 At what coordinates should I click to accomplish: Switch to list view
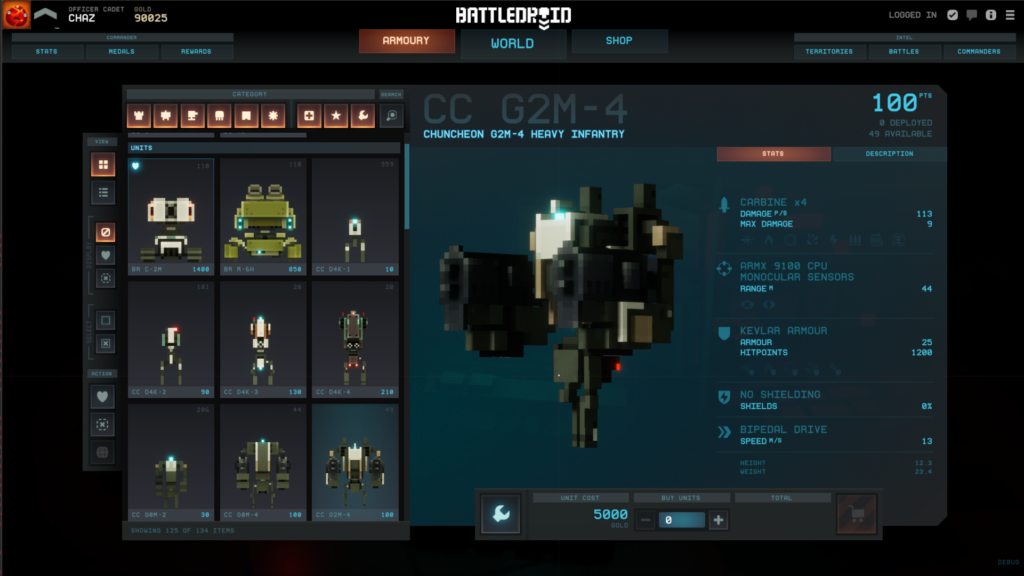coord(103,192)
